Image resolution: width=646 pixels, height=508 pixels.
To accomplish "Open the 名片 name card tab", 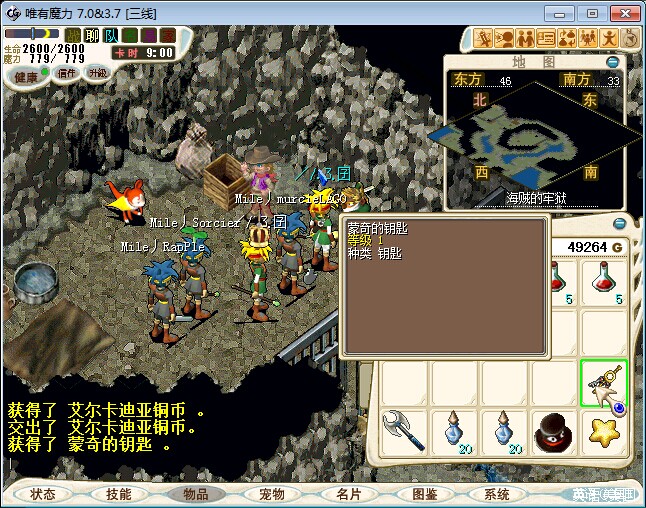I will 347,494.
